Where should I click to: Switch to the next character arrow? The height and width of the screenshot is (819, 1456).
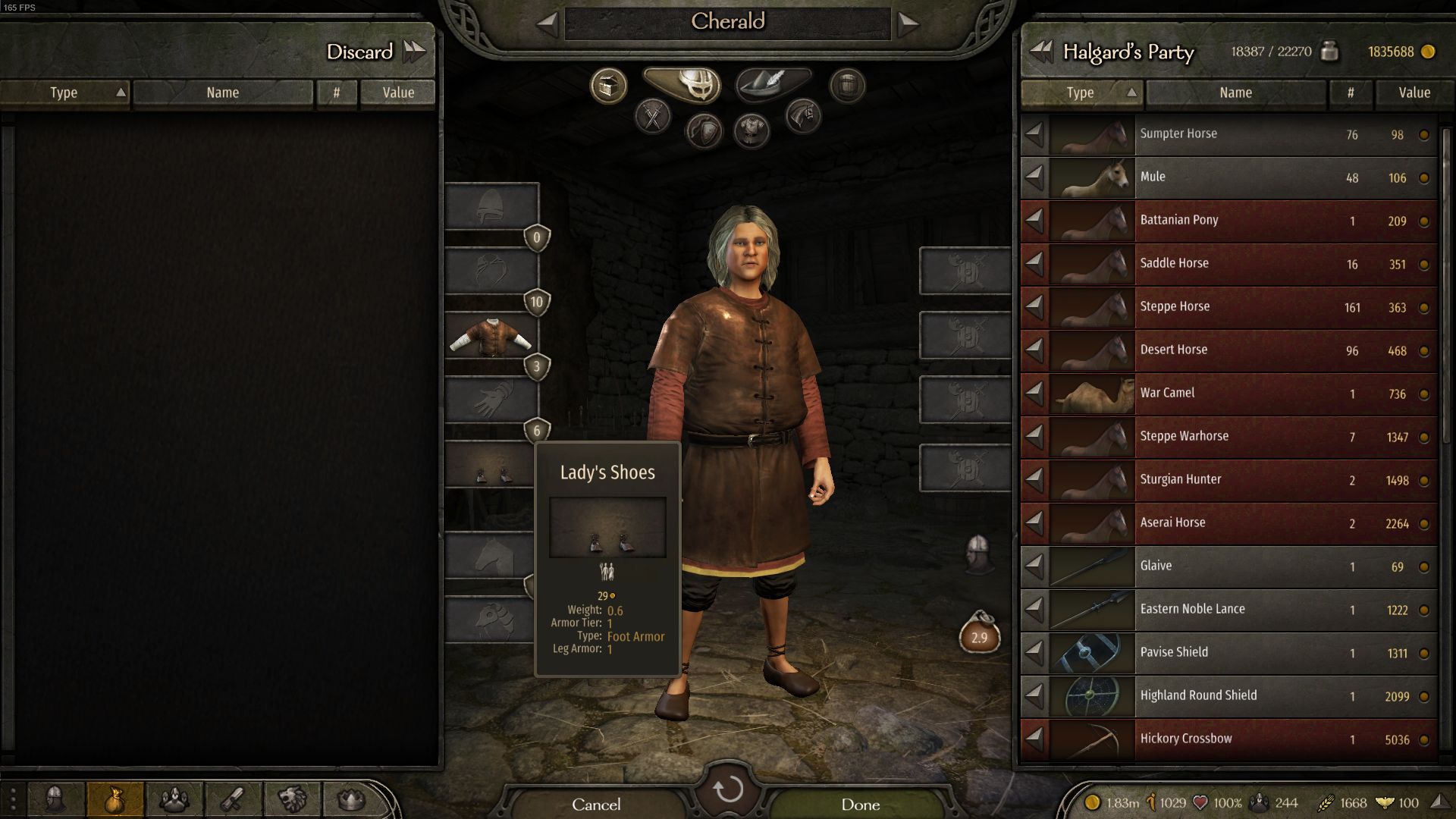click(908, 24)
